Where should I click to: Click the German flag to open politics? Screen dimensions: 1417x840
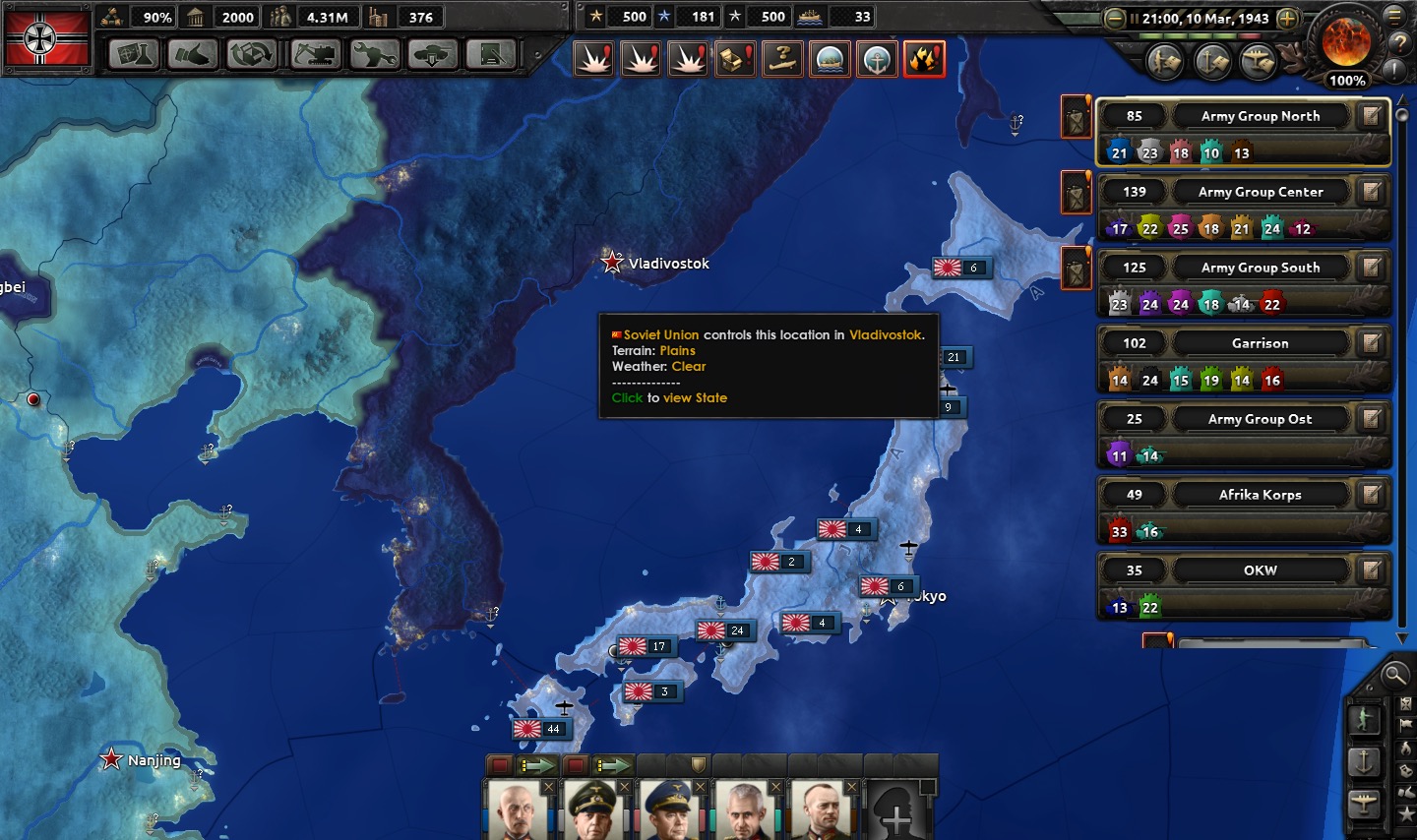pyautogui.click(x=47, y=37)
